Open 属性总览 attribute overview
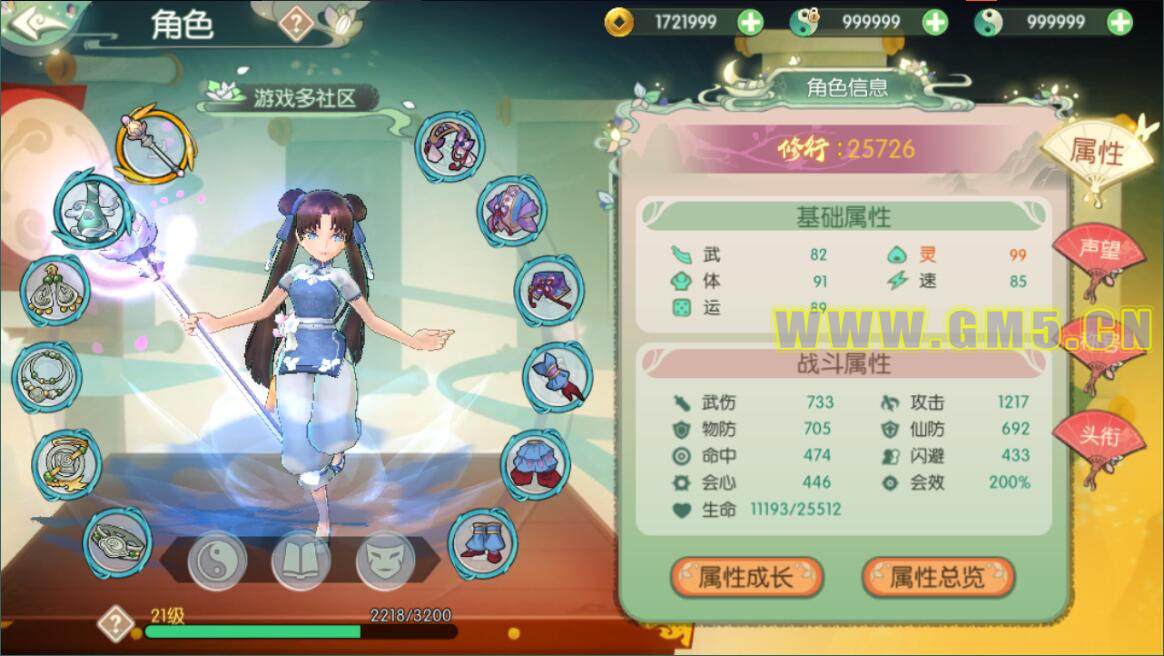 (x=937, y=577)
